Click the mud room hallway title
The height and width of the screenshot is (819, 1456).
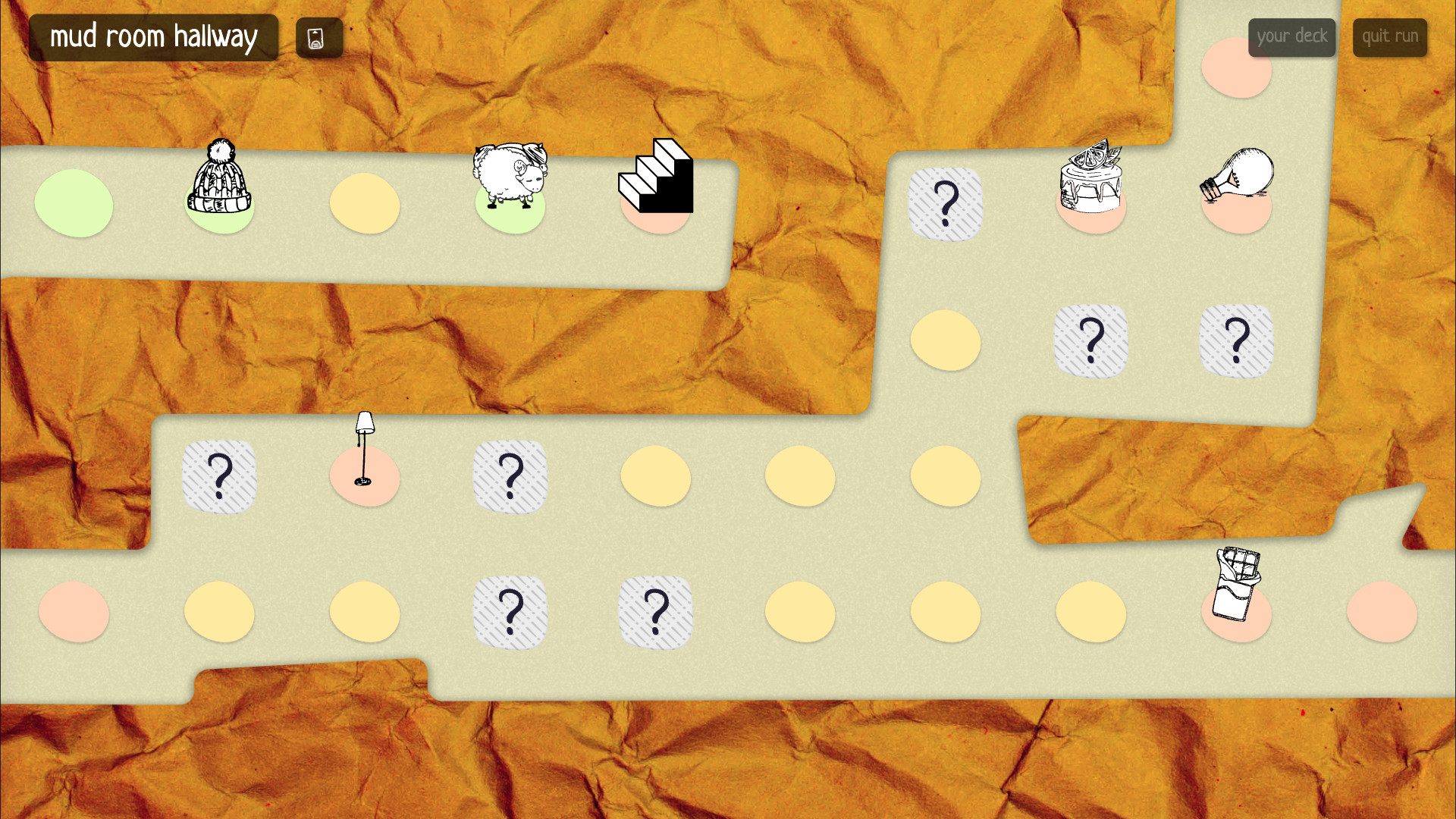[x=154, y=36]
